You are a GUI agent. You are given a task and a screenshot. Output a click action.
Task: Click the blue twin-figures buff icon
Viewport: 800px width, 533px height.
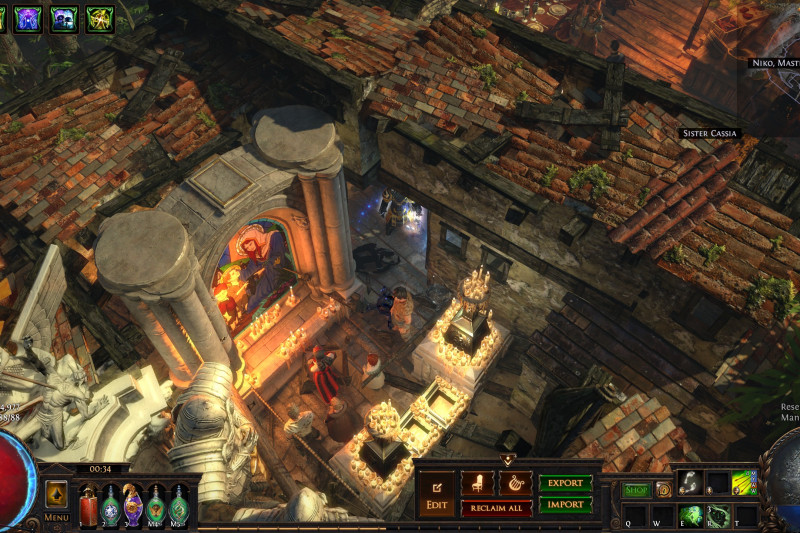(64, 18)
